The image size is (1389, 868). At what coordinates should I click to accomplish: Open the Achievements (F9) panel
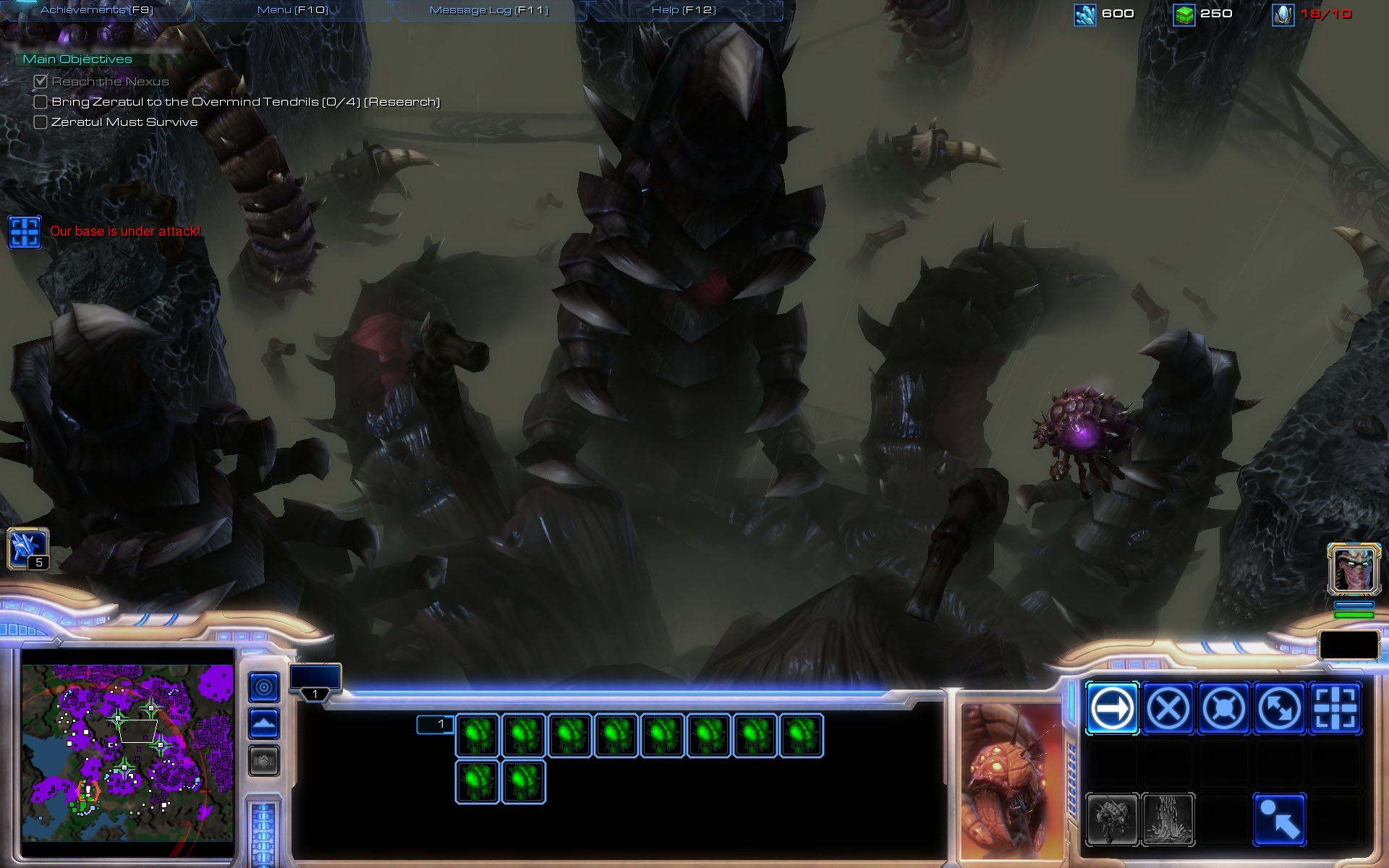[x=97, y=10]
